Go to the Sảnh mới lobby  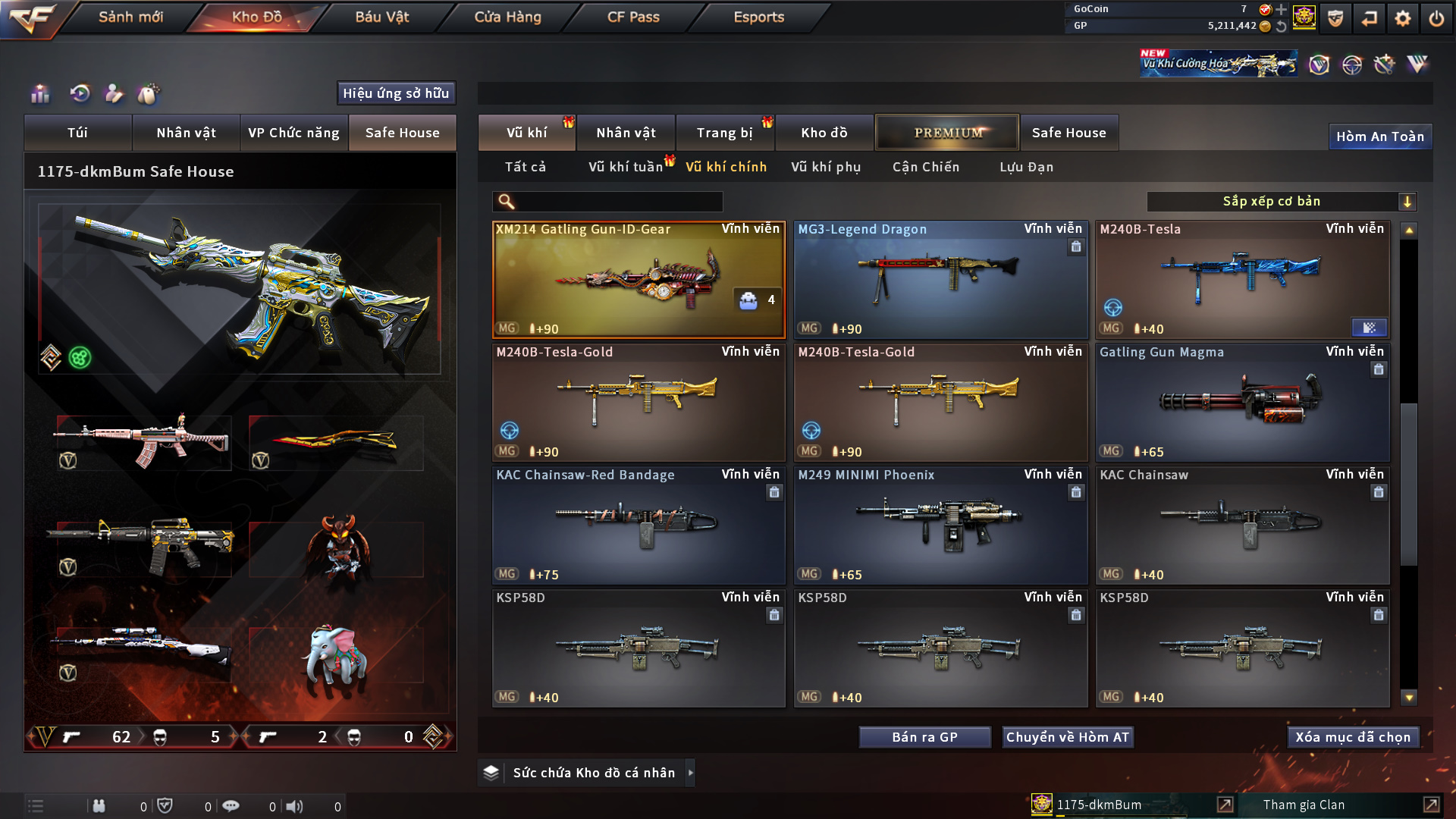(130, 17)
